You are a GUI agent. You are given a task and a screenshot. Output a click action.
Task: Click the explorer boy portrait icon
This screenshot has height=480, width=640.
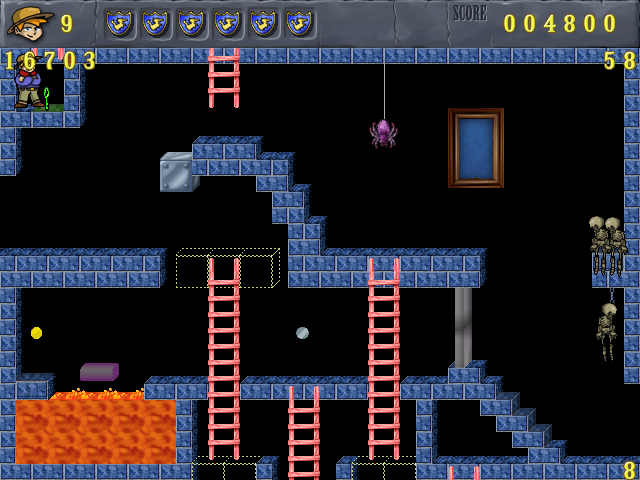coord(29,21)
